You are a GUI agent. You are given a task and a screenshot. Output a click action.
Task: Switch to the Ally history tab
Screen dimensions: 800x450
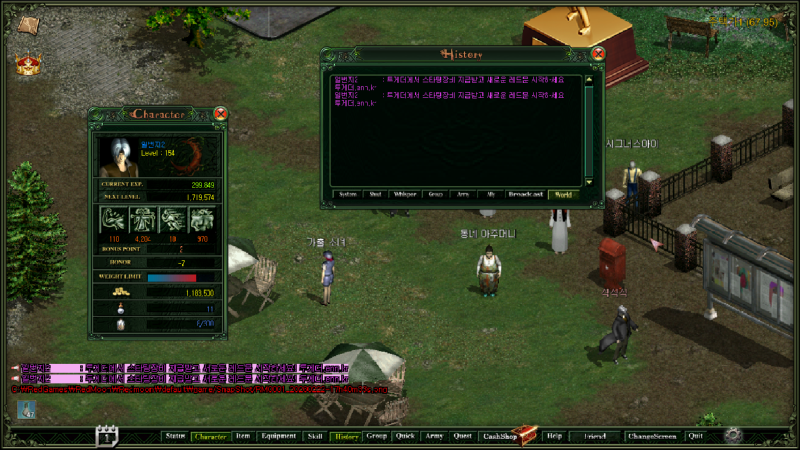(x=490, y=195)
